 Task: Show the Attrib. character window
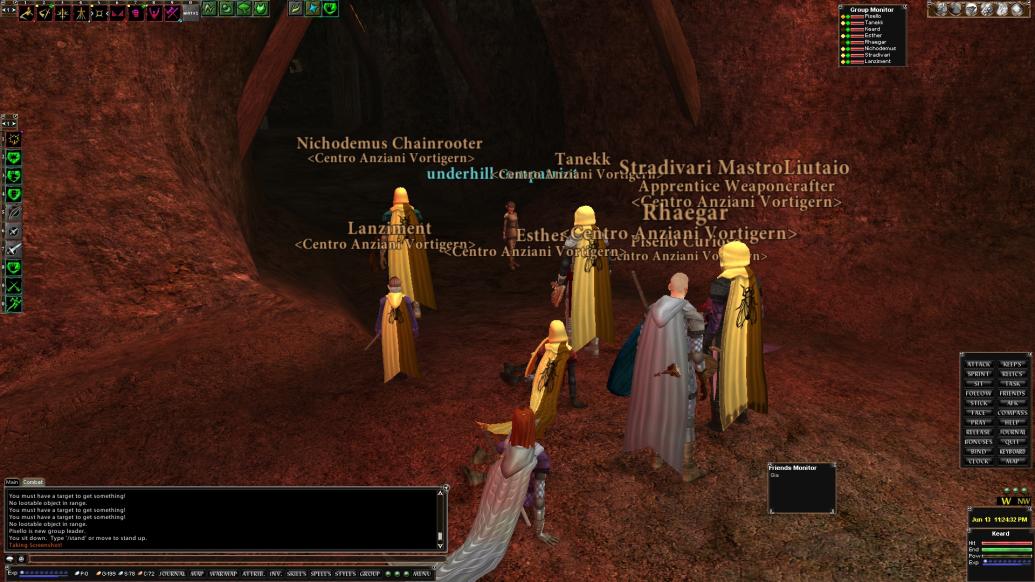click(253, 574)
